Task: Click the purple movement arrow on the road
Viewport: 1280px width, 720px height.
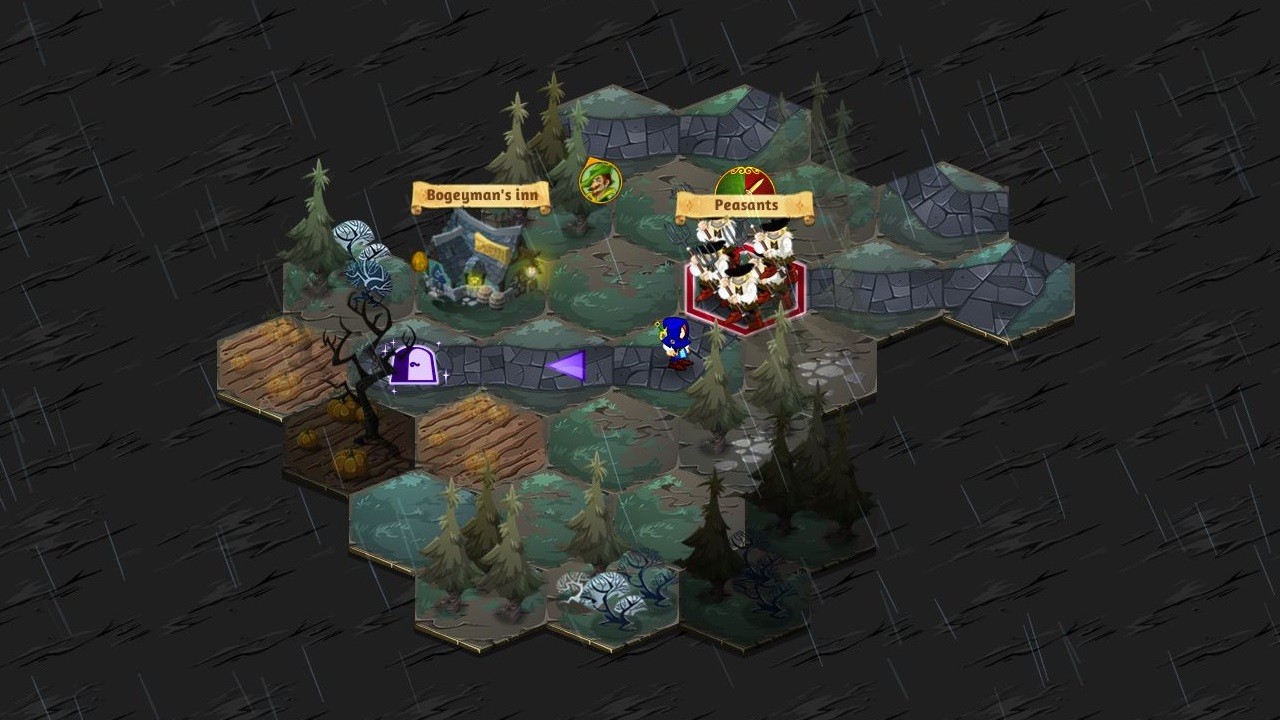Action: [567, 366]
